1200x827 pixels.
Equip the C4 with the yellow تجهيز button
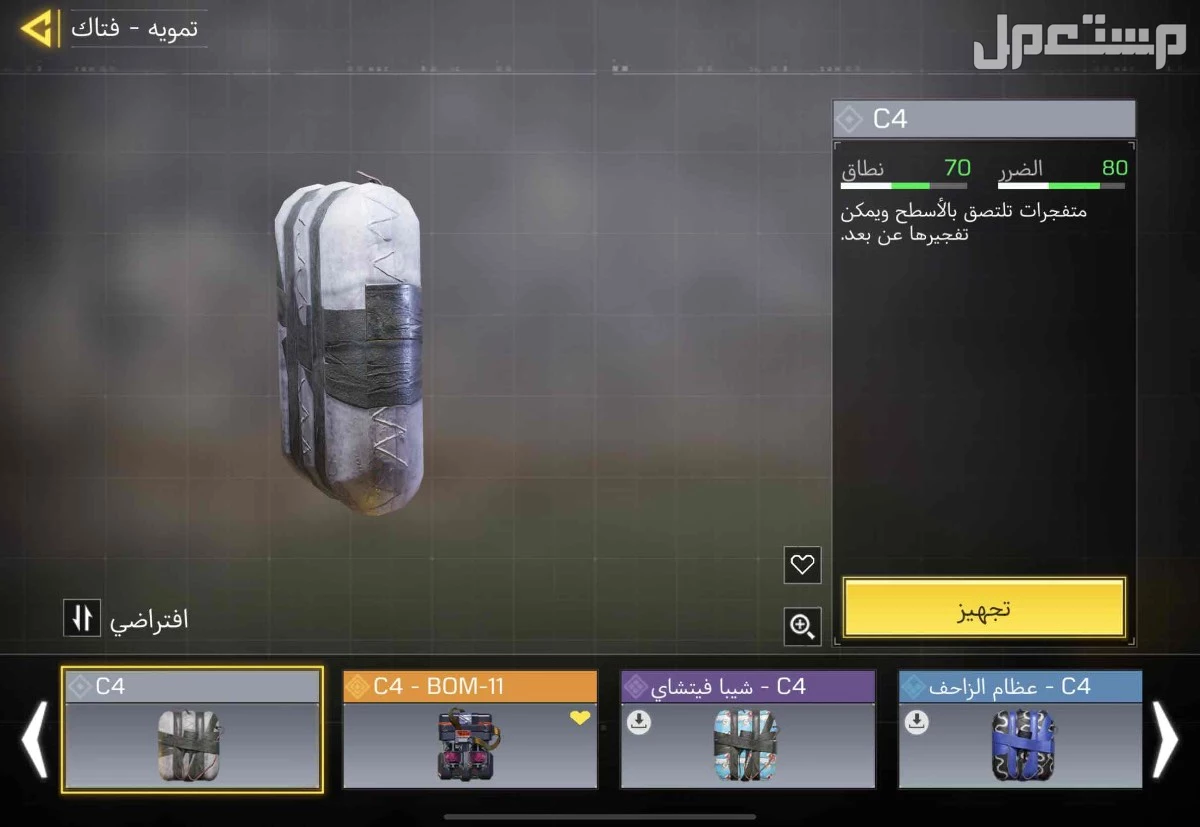click(x=984, y=608)
